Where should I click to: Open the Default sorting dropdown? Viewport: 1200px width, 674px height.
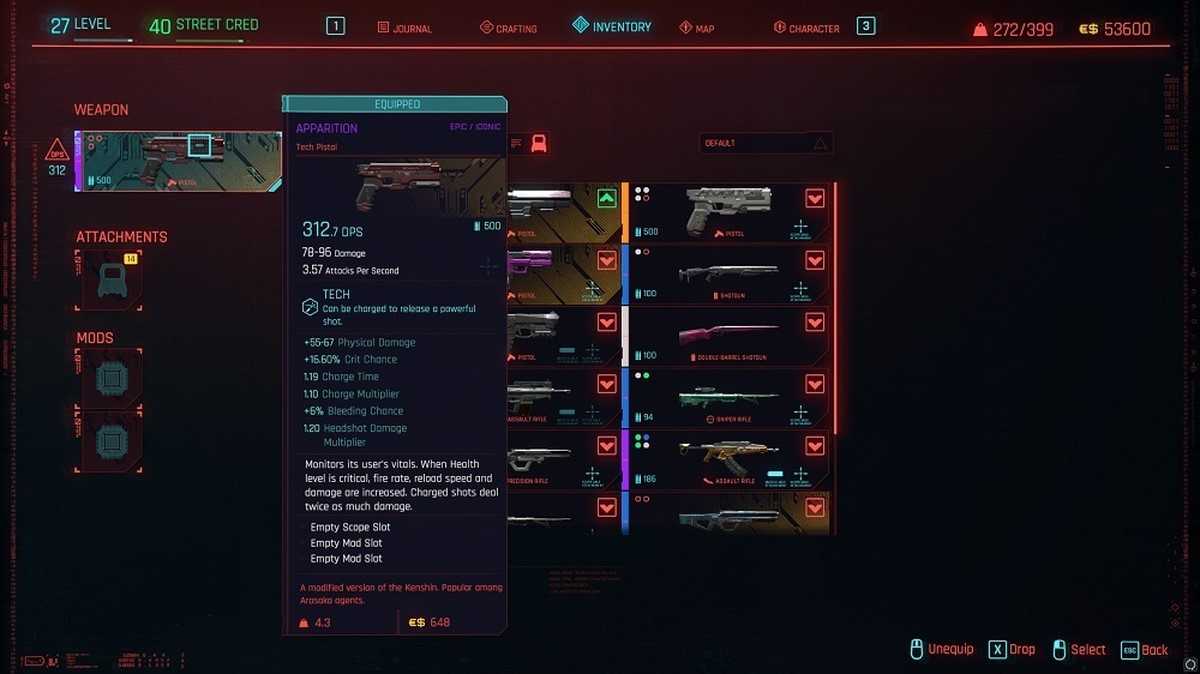pos(766,144)
